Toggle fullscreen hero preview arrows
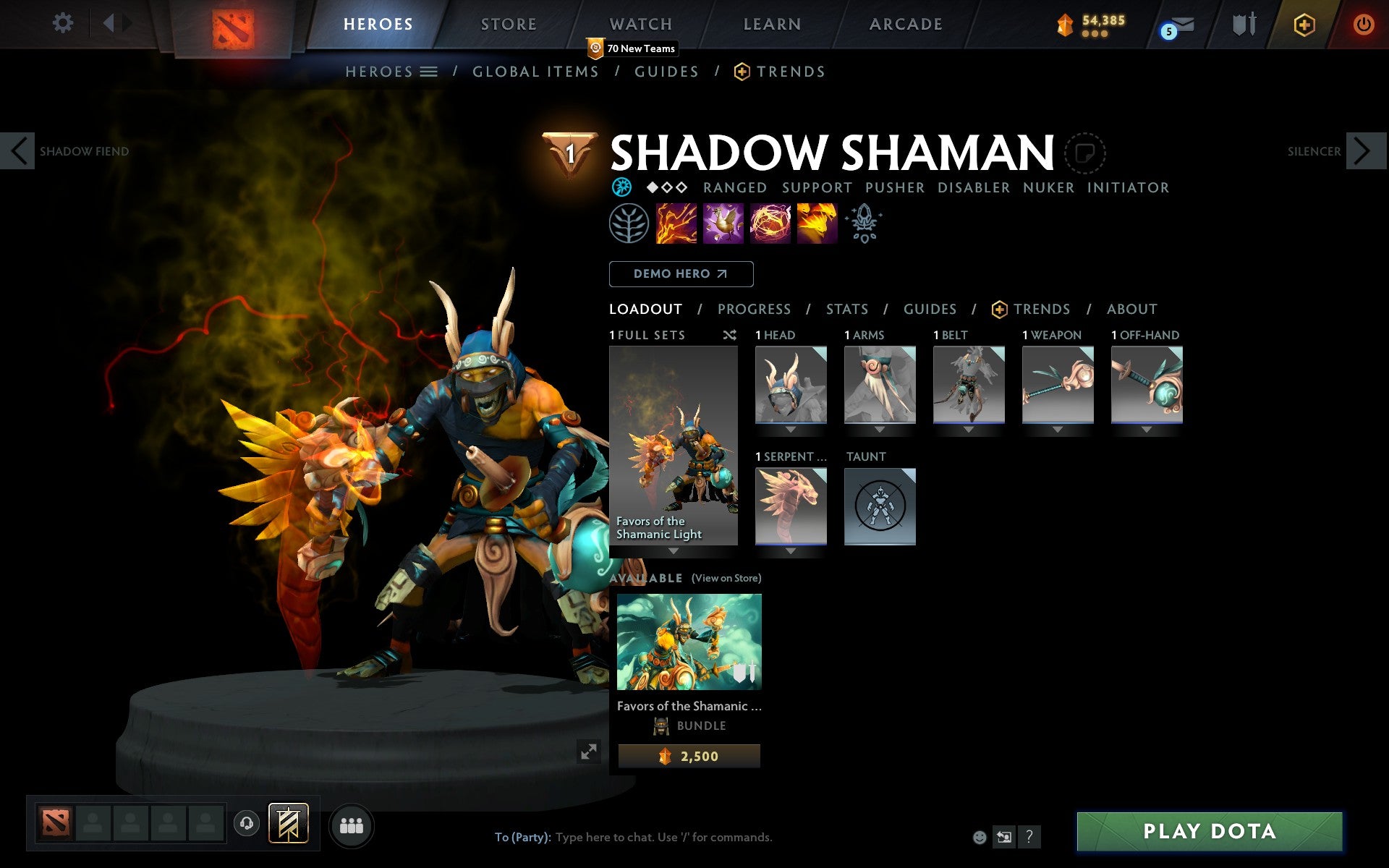This screenshot has width=1389, height=868. (x=590, y=752)
